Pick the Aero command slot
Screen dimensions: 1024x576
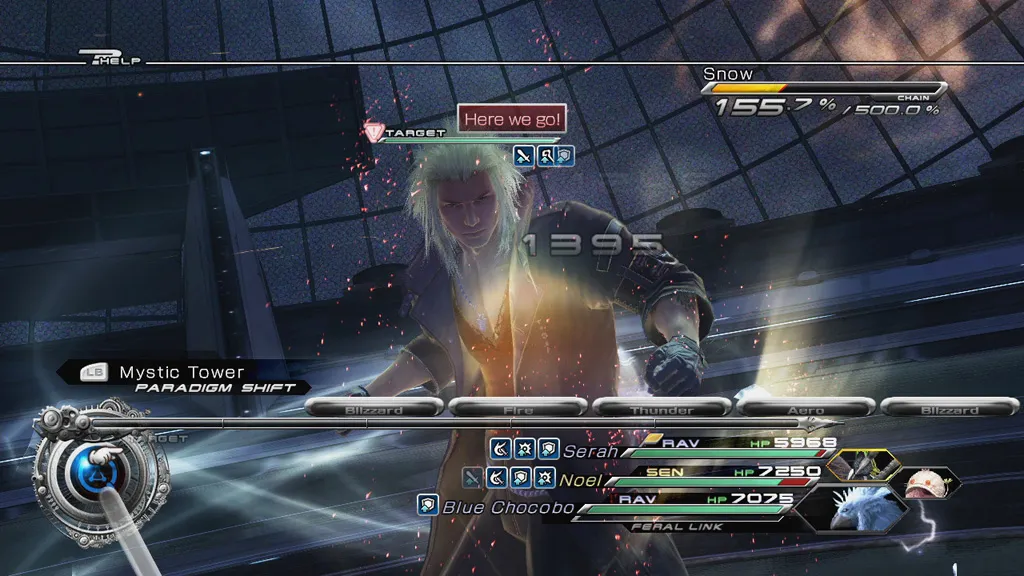pyautogui.click(x=806, y=408)
